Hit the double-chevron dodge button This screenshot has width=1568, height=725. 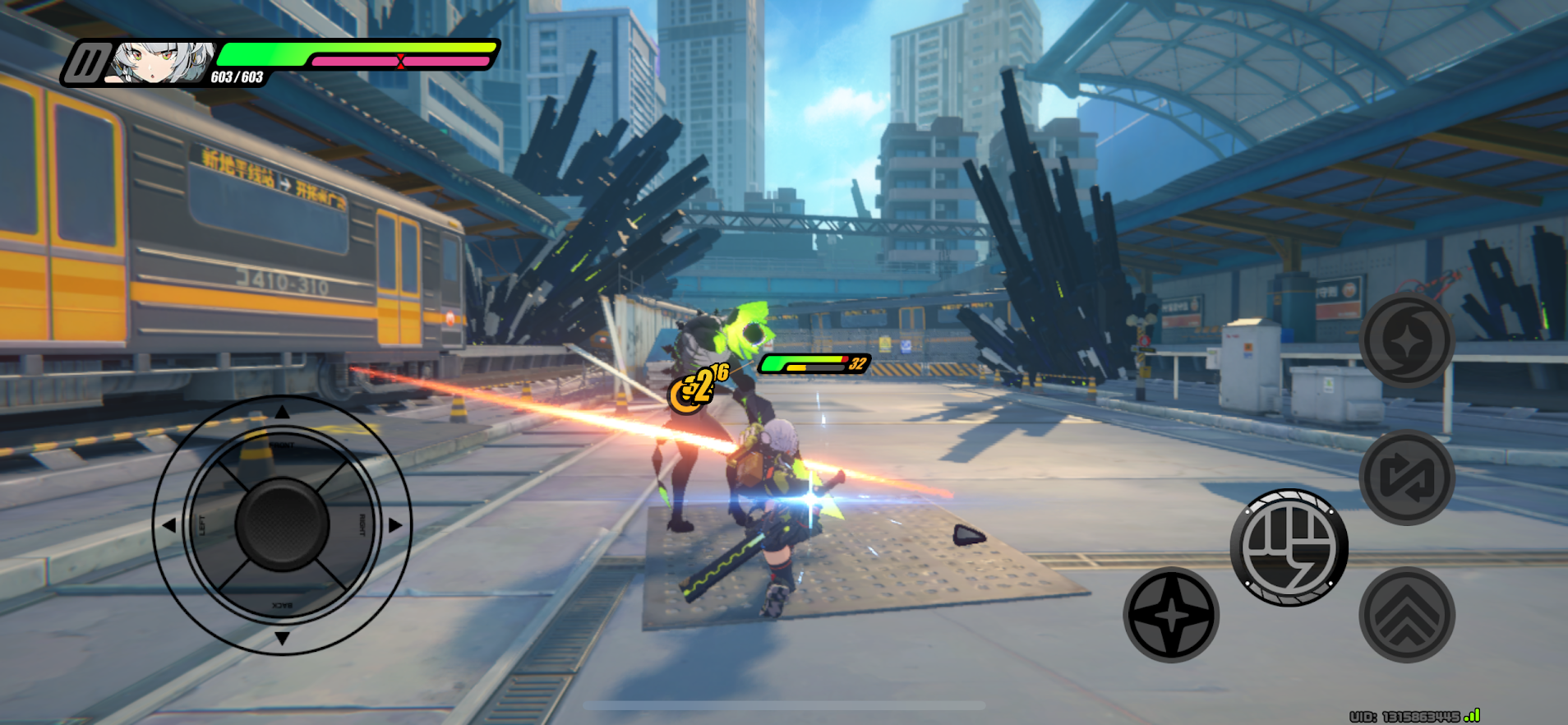click(x=1406, y=614)
